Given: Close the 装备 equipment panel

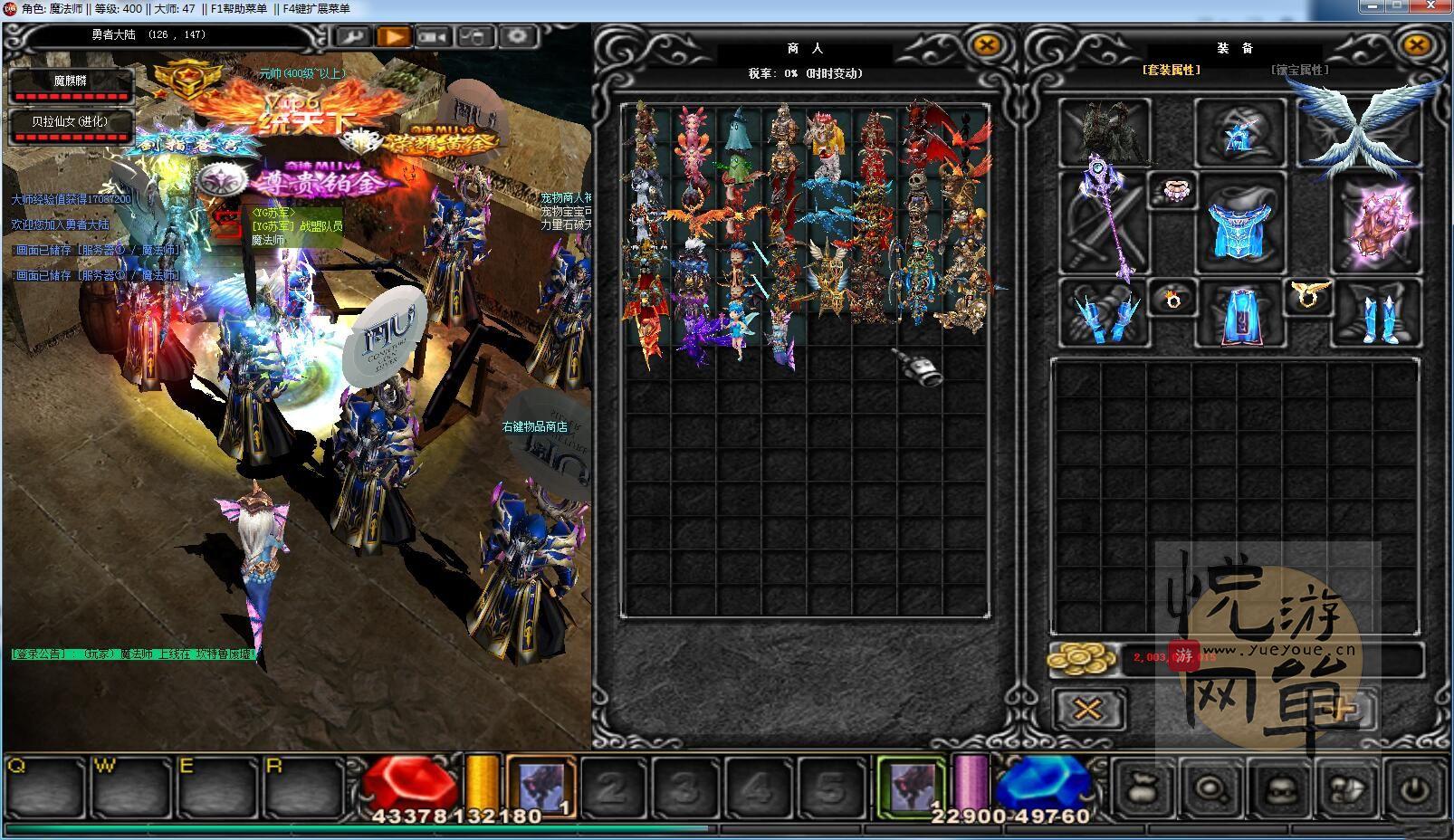Looking at the screenshot, I should 1416,46.
